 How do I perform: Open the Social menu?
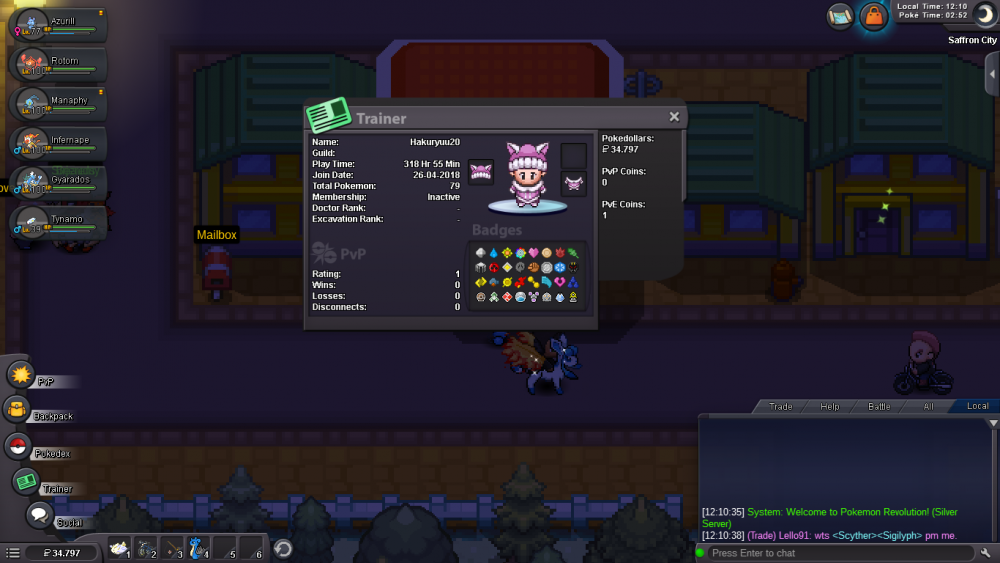tap(39, 515)
